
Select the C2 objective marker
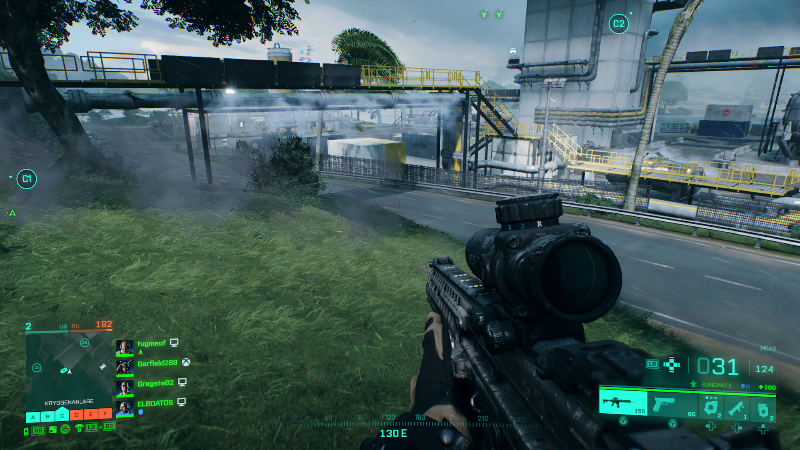618,23
